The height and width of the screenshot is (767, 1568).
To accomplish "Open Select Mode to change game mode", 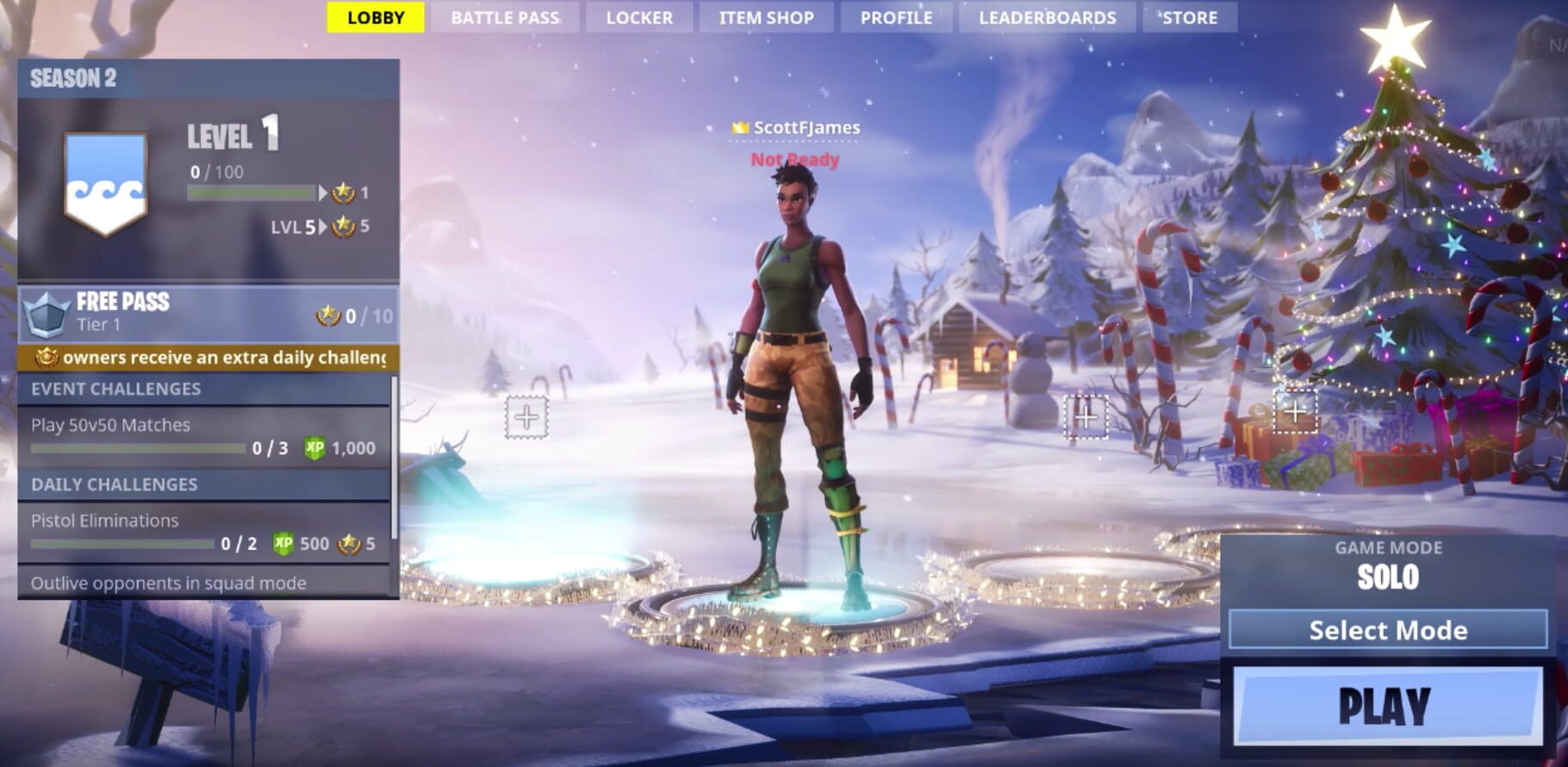I will tap(1387, 630).
